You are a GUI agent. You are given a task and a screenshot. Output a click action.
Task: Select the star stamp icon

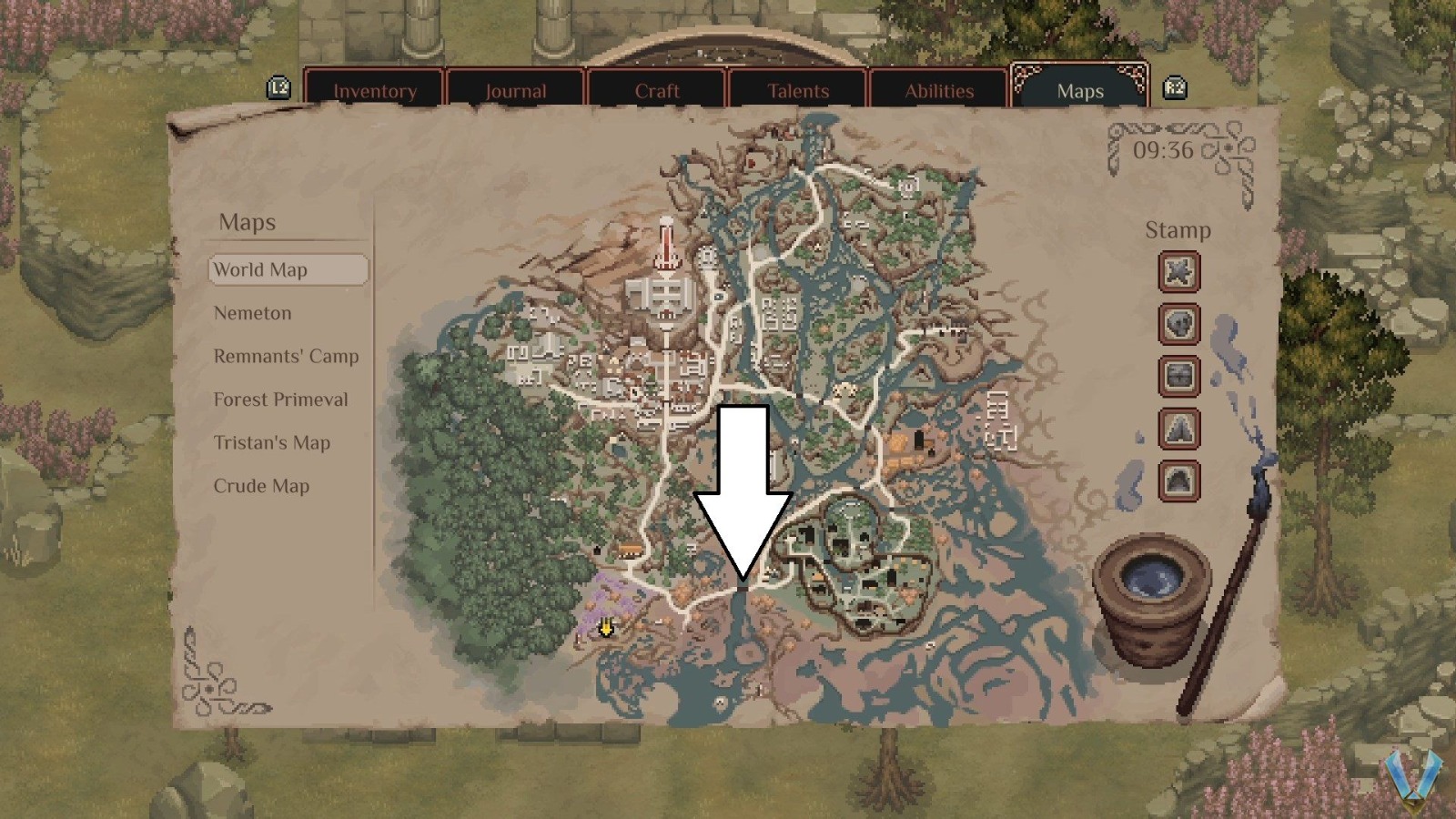[1178, 272]
